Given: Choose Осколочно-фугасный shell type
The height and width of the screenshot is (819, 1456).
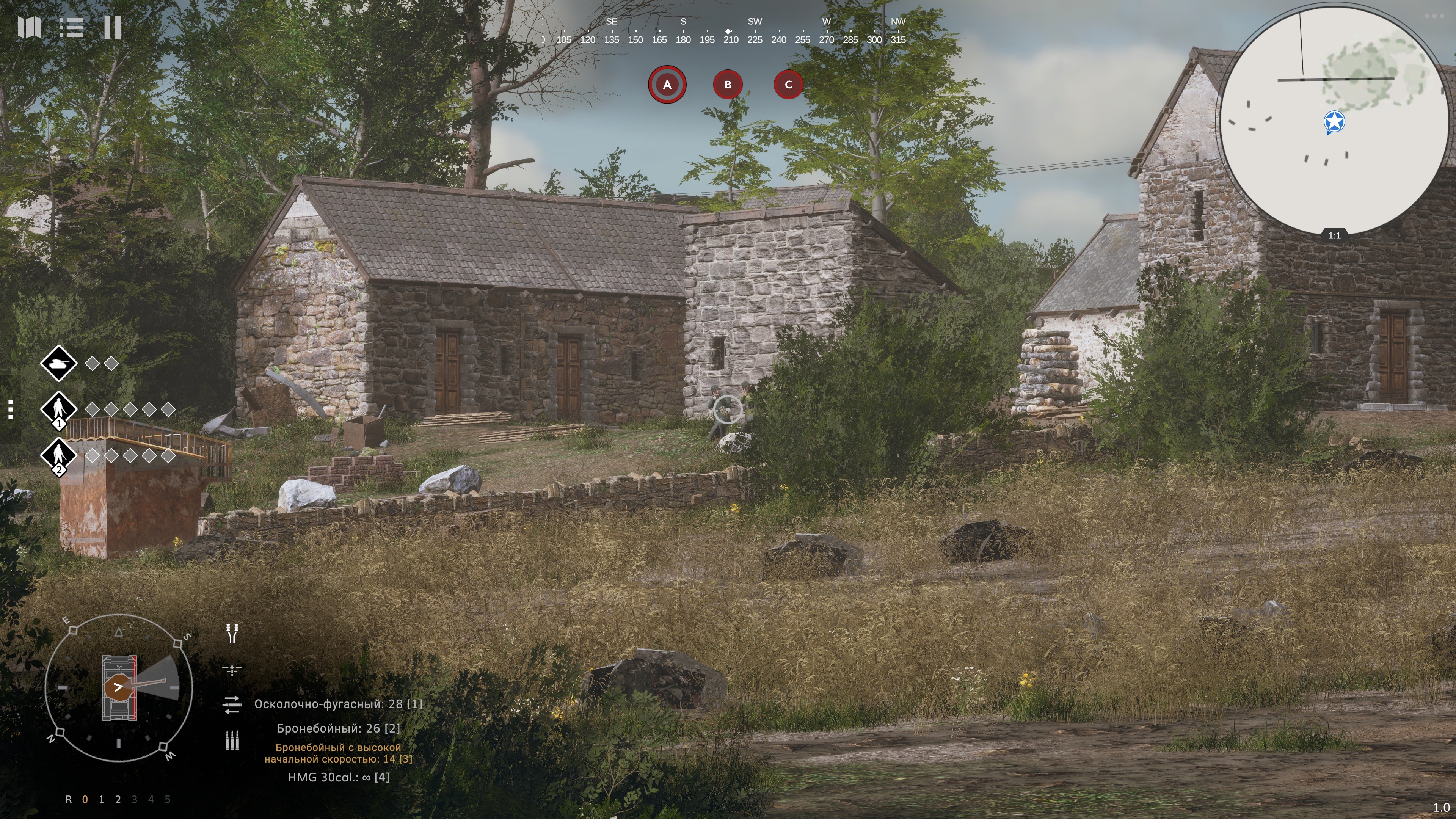Looking at the screenshot, I should [x=338, y=704].
